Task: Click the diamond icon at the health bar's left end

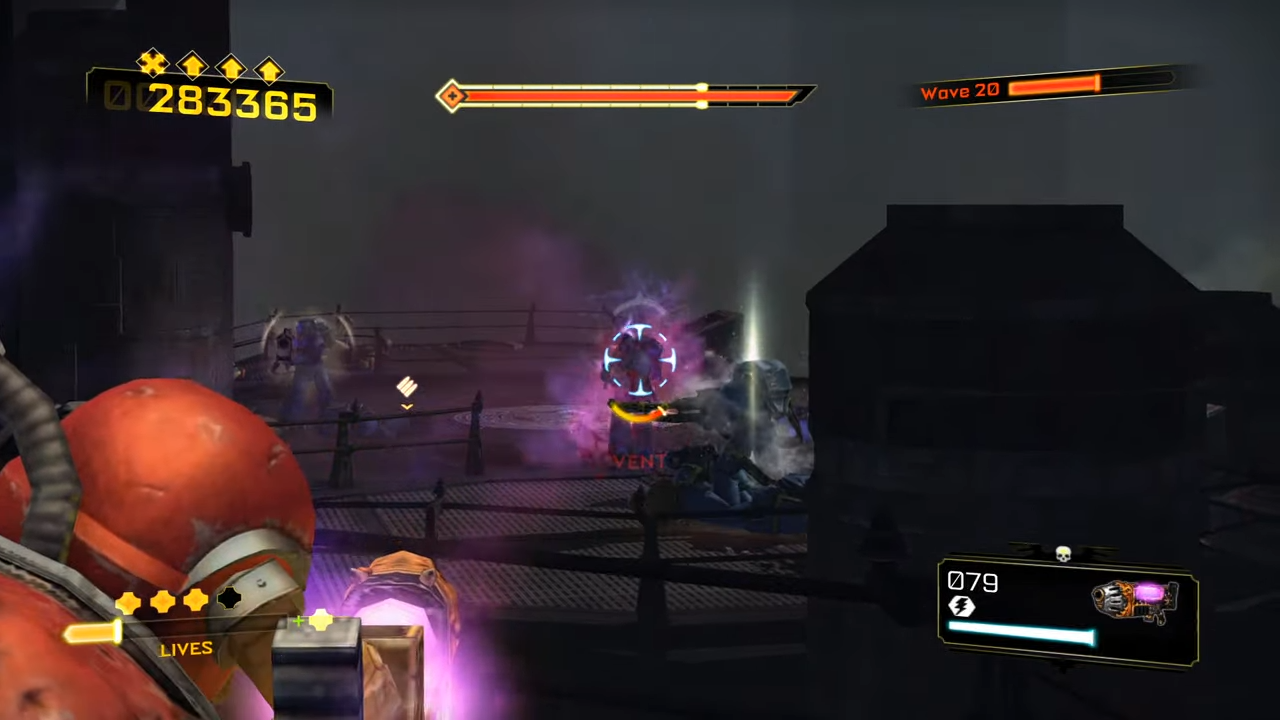Action: tap(452, 95)
